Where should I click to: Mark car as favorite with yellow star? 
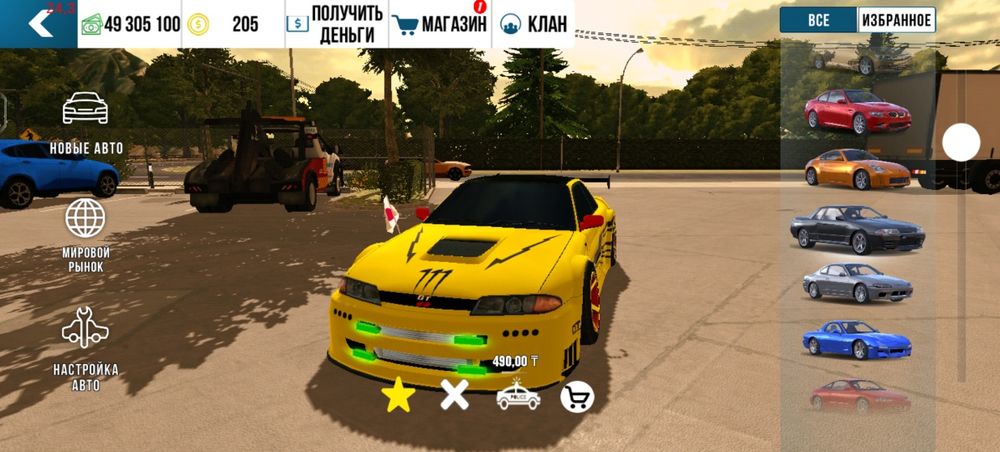pyautogui.click(x=398, y=397)
